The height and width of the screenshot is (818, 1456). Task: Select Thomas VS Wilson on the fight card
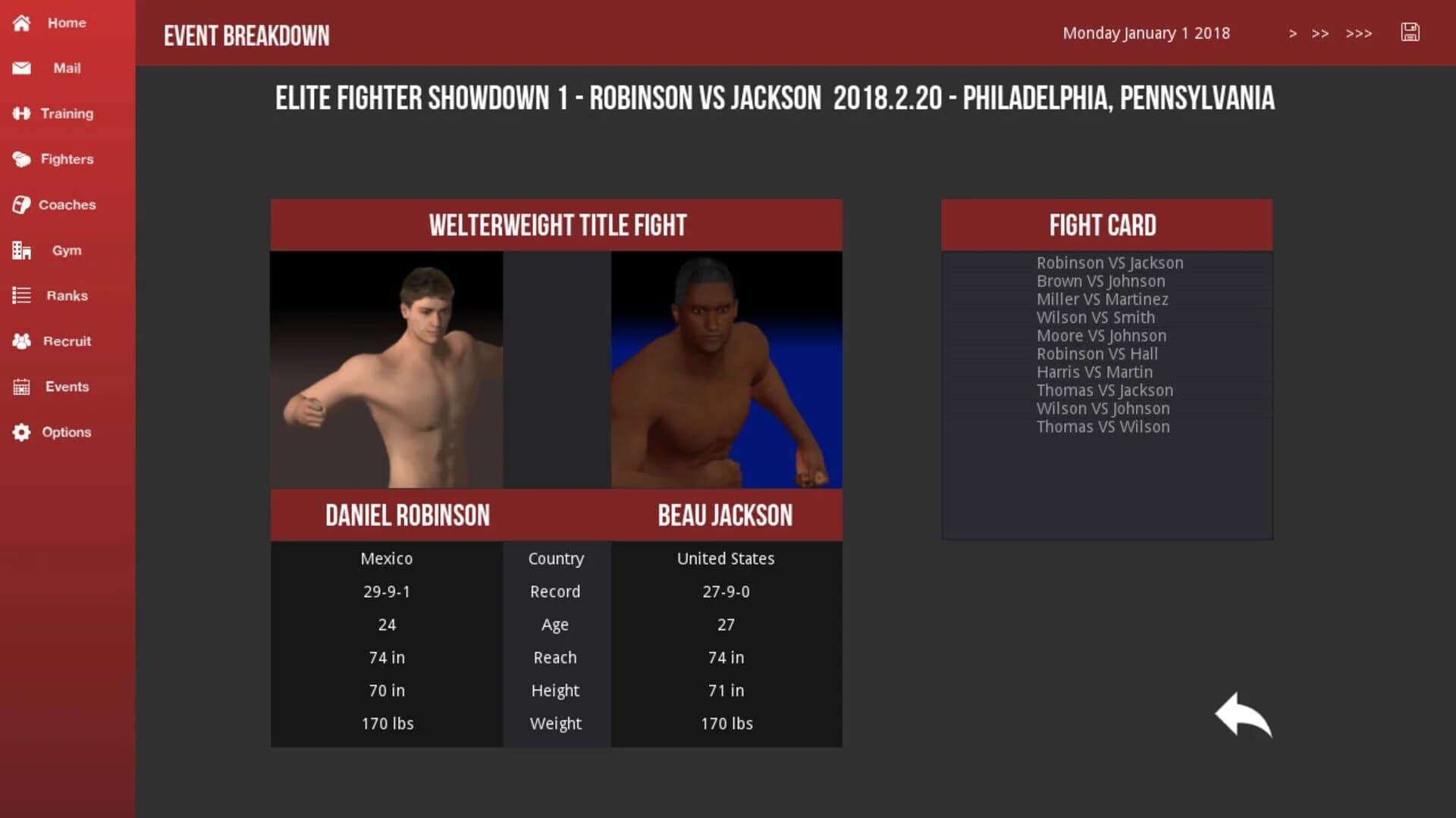1103,427
